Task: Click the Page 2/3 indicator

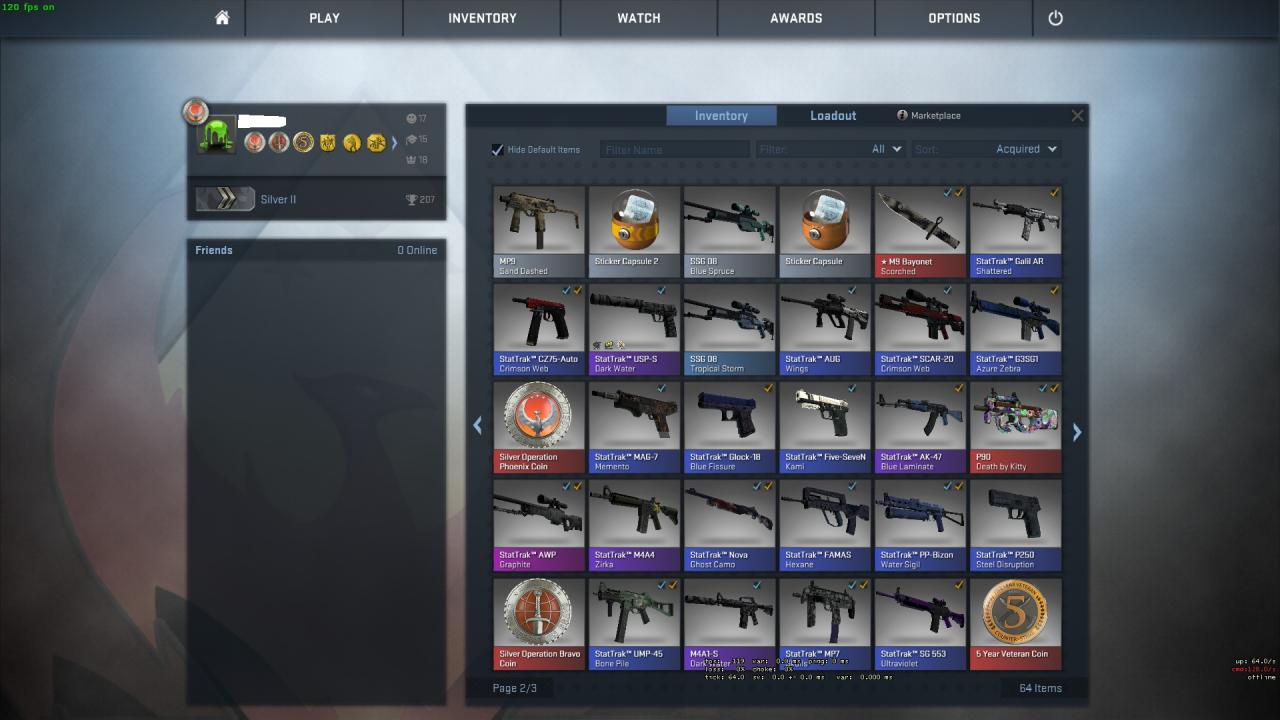Action: pyautogui.click(x=516, y=687)
